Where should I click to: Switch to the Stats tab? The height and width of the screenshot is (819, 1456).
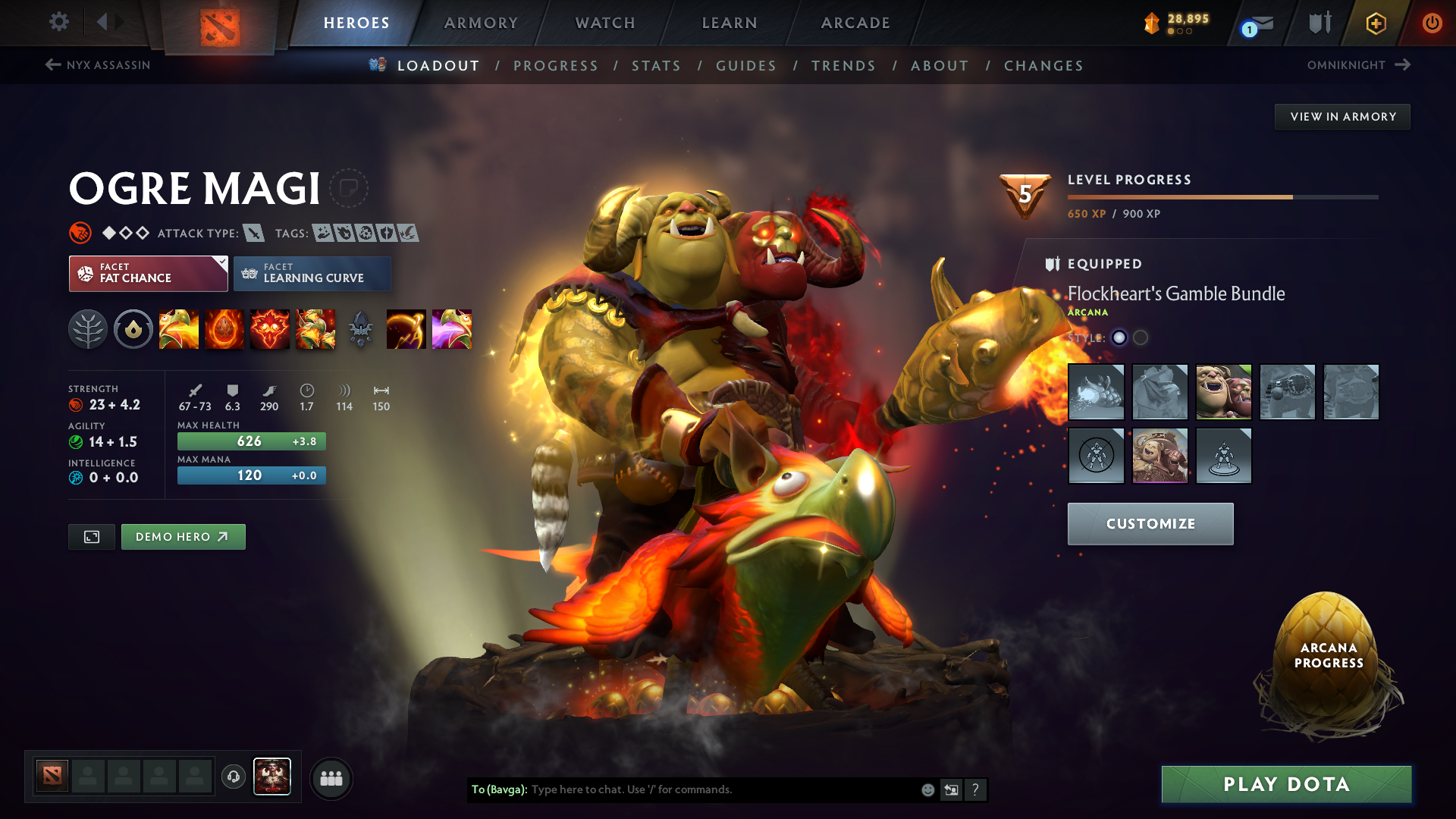click(x=657, y=65)
